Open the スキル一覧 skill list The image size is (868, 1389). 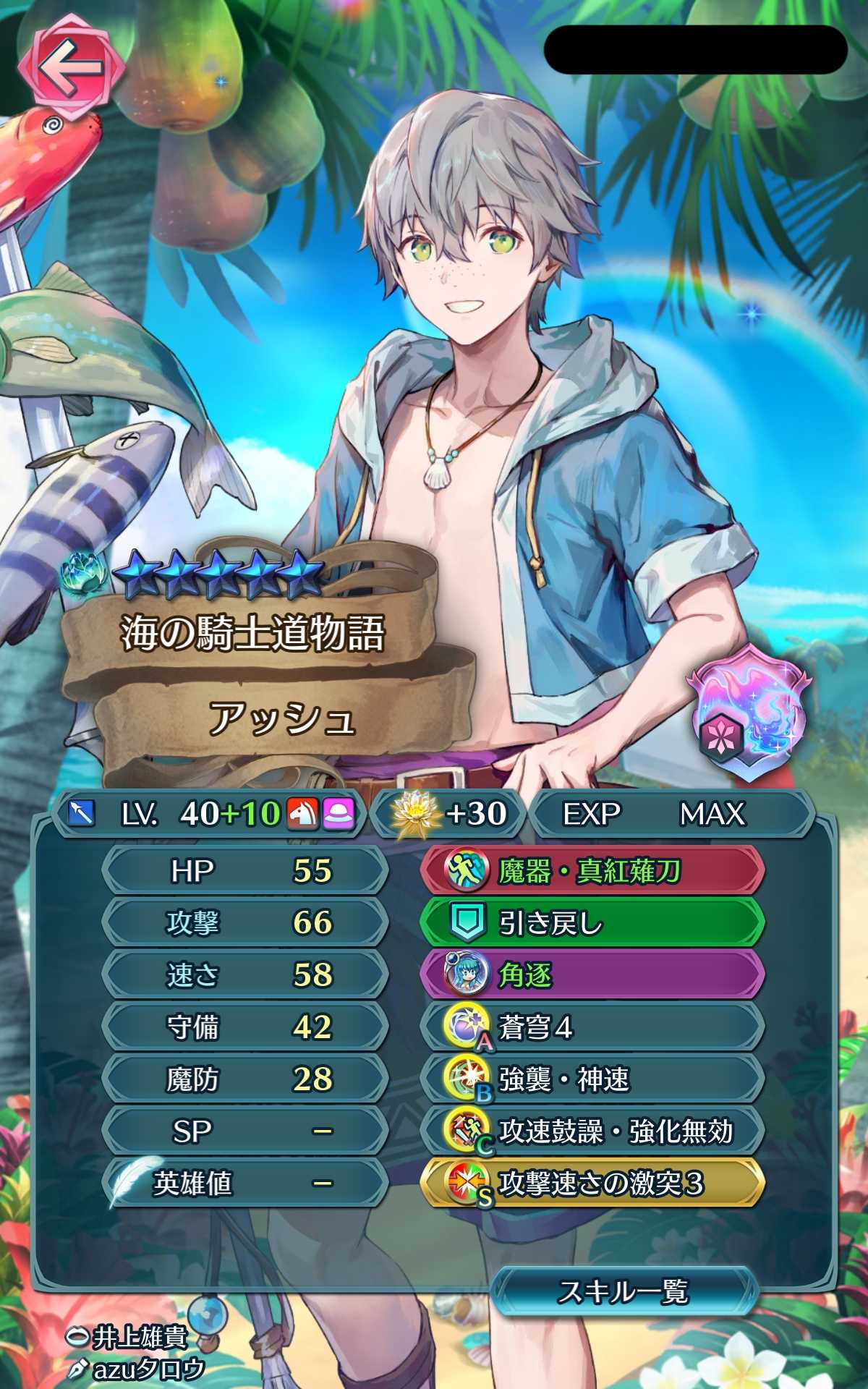(624, 1291)
